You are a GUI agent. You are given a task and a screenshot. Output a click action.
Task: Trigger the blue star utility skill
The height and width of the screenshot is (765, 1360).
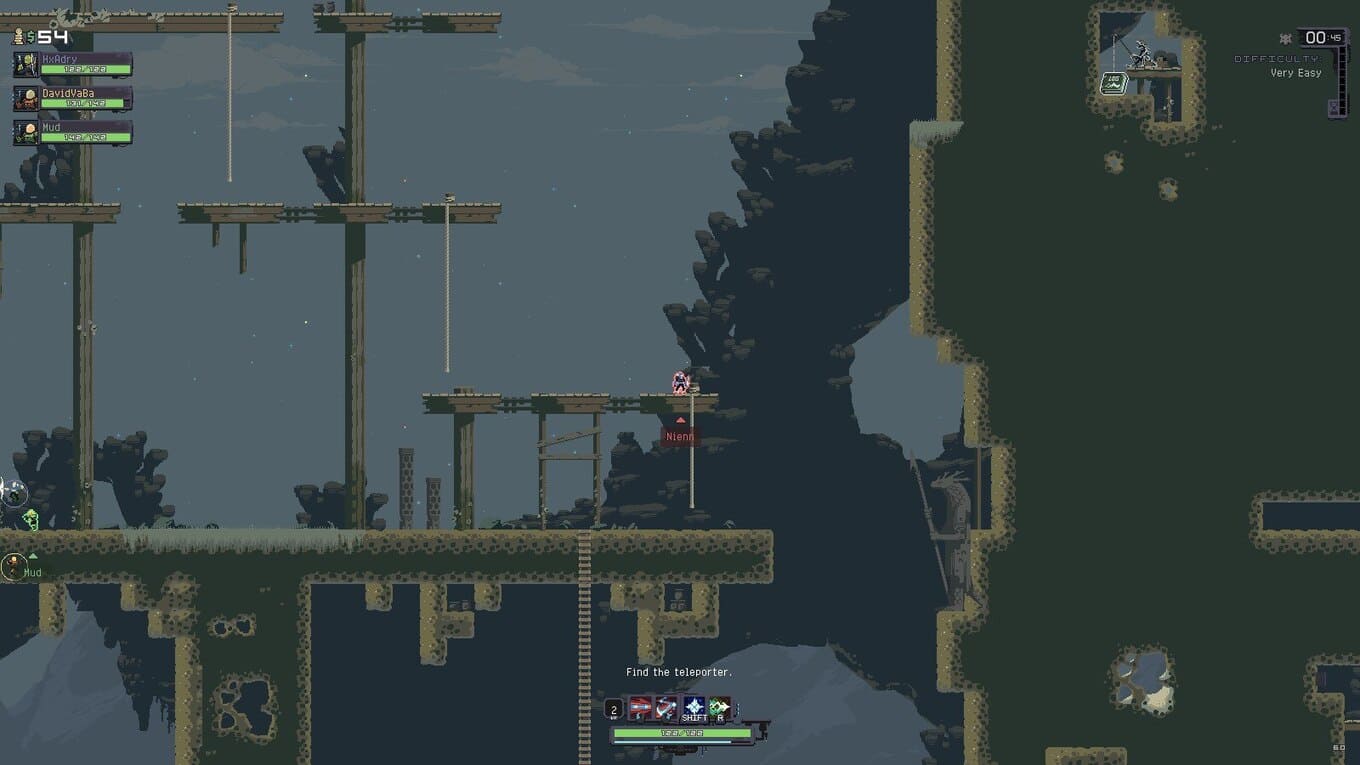click(694, 708)
